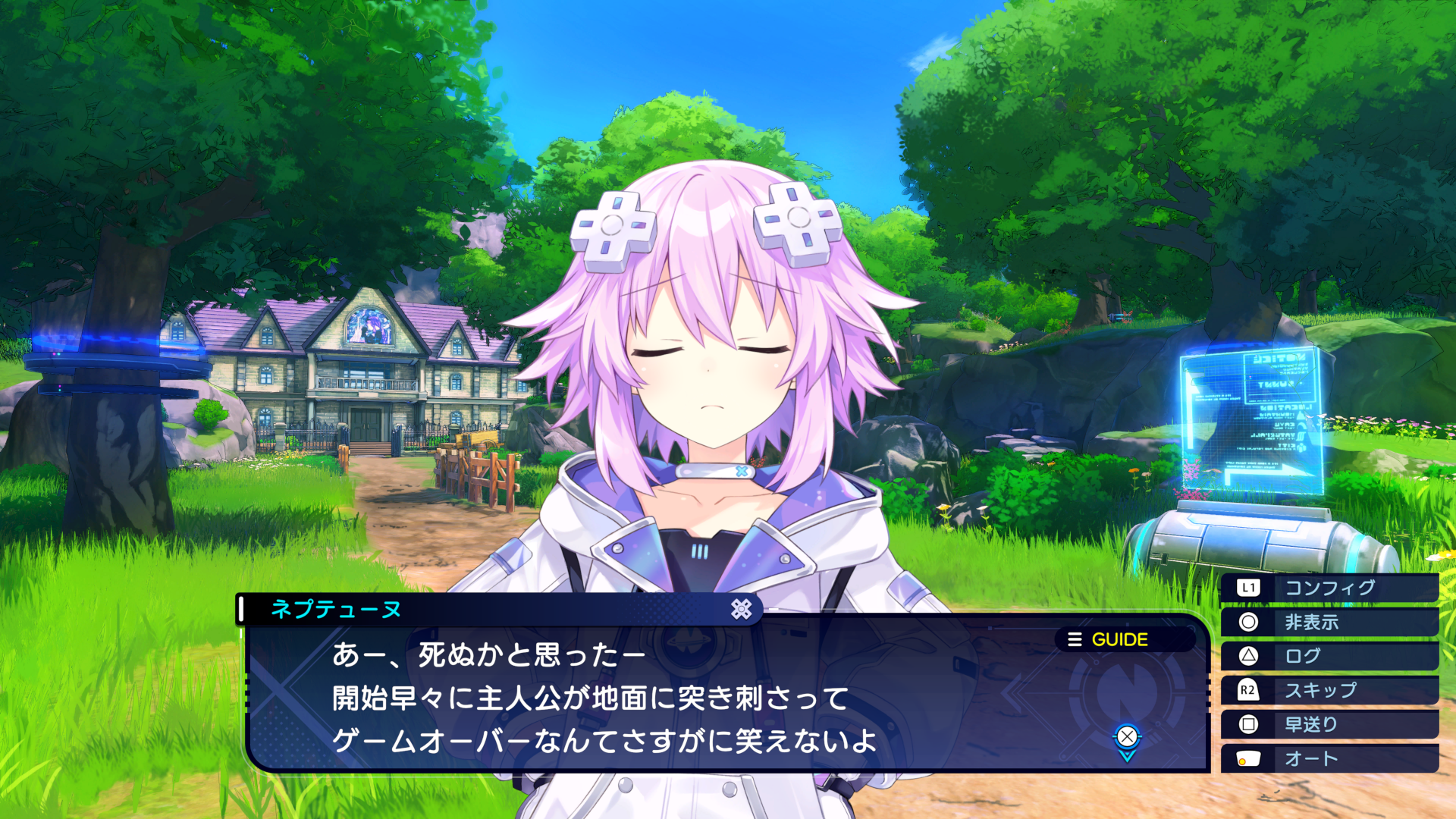The height and width of the screenshot is (819, 1456).
Task: Hide the dialogue window with 非表示
Action: (1329, 623)
